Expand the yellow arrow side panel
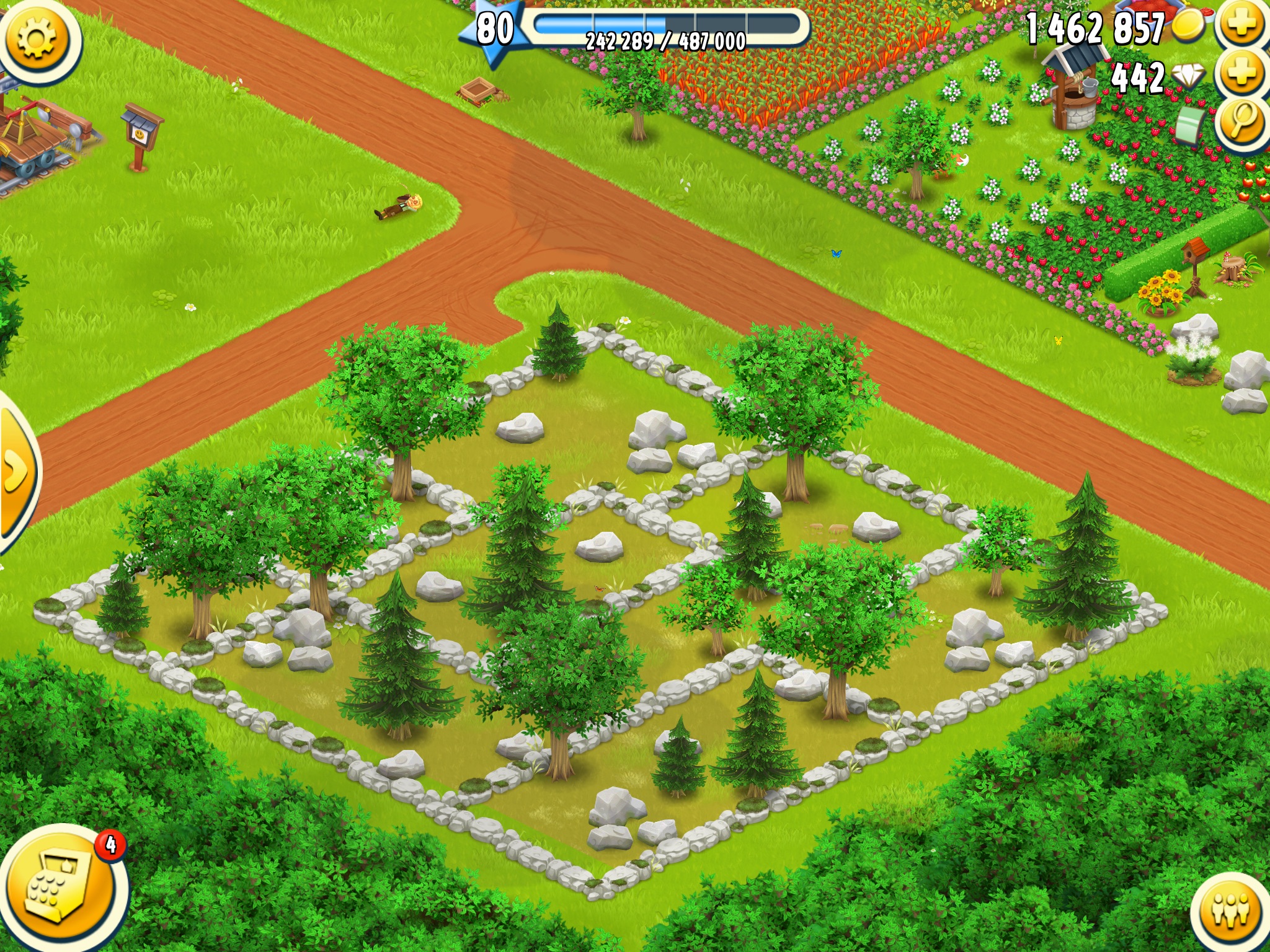Screen dimensions: 1270x952 16,472
